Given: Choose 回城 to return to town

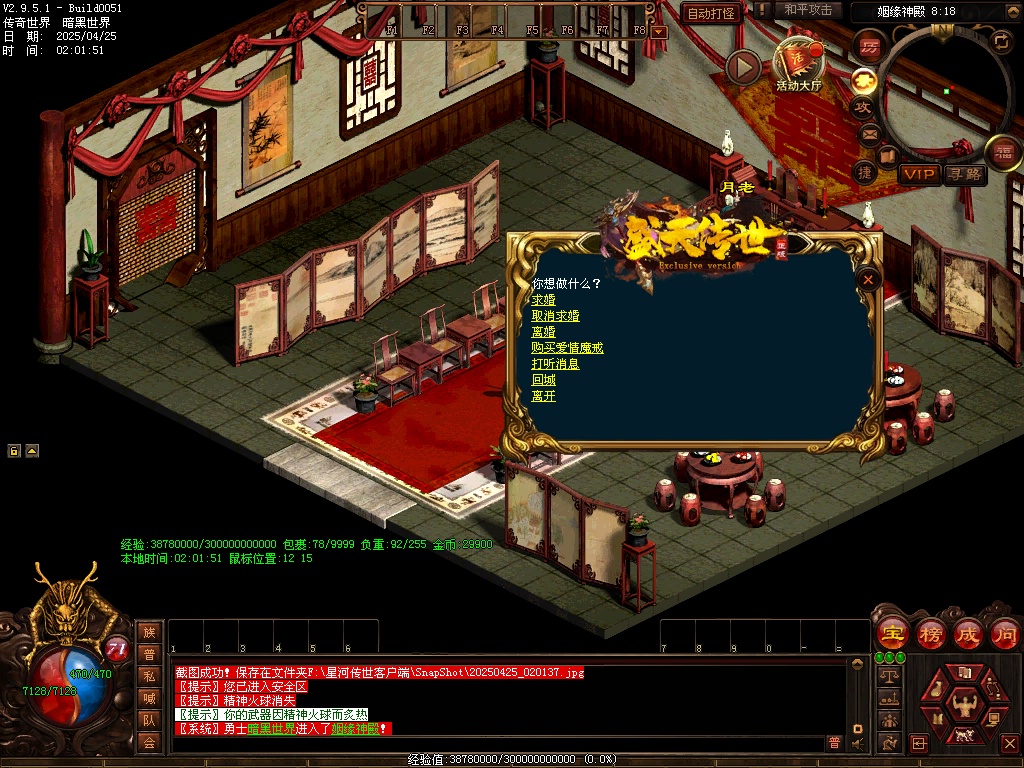Looking at the screenshot, I should [543, 380].
